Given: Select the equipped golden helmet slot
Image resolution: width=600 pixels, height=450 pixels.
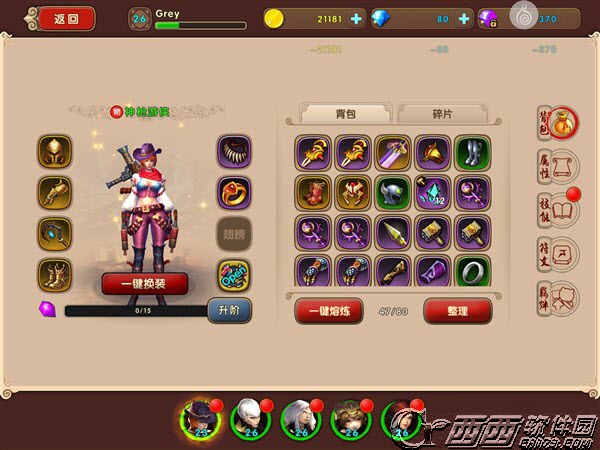Looking at the screenshot, I should pos(54,152).
